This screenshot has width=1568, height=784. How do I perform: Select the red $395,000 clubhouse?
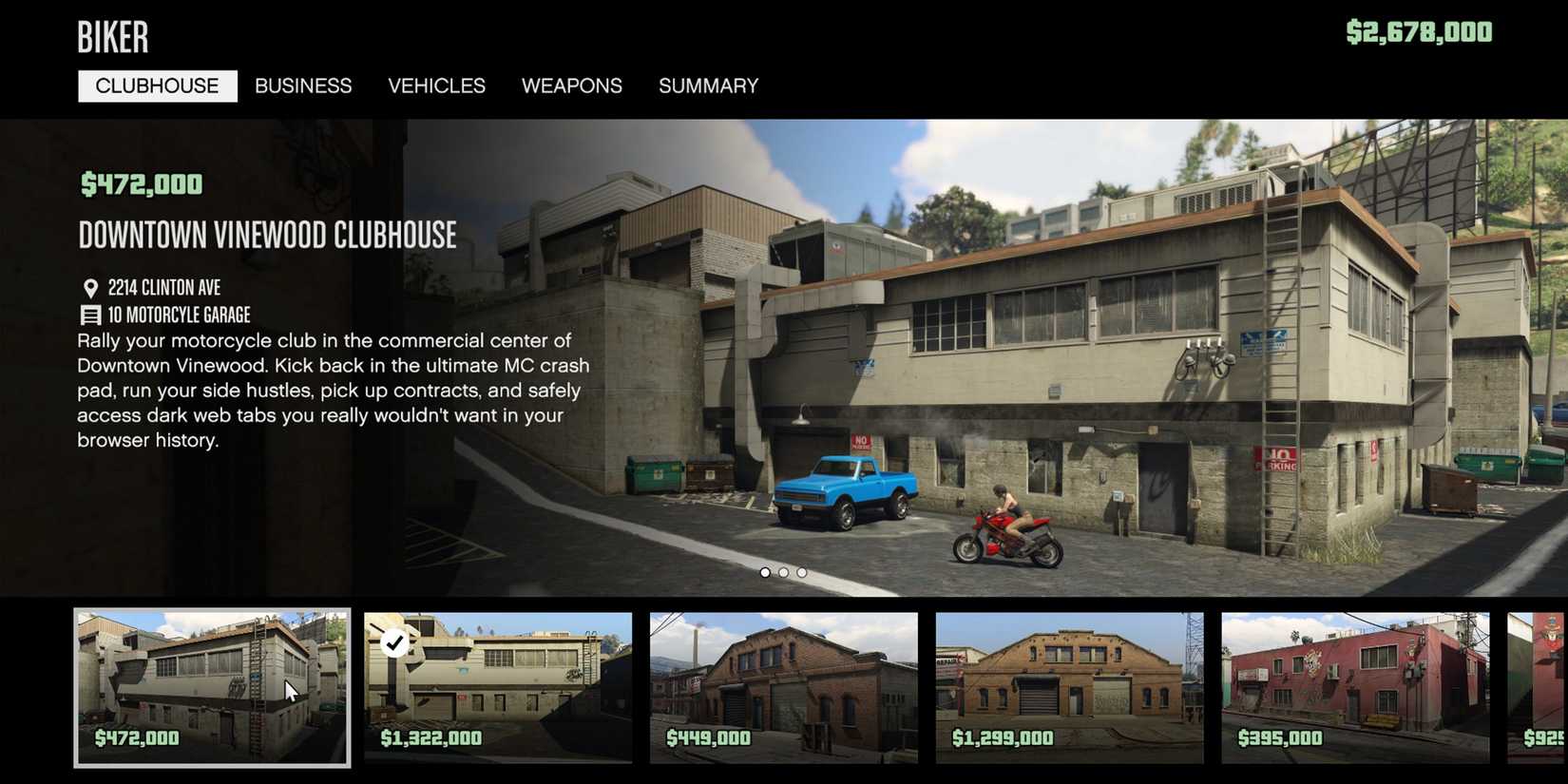pos(1358,689)
